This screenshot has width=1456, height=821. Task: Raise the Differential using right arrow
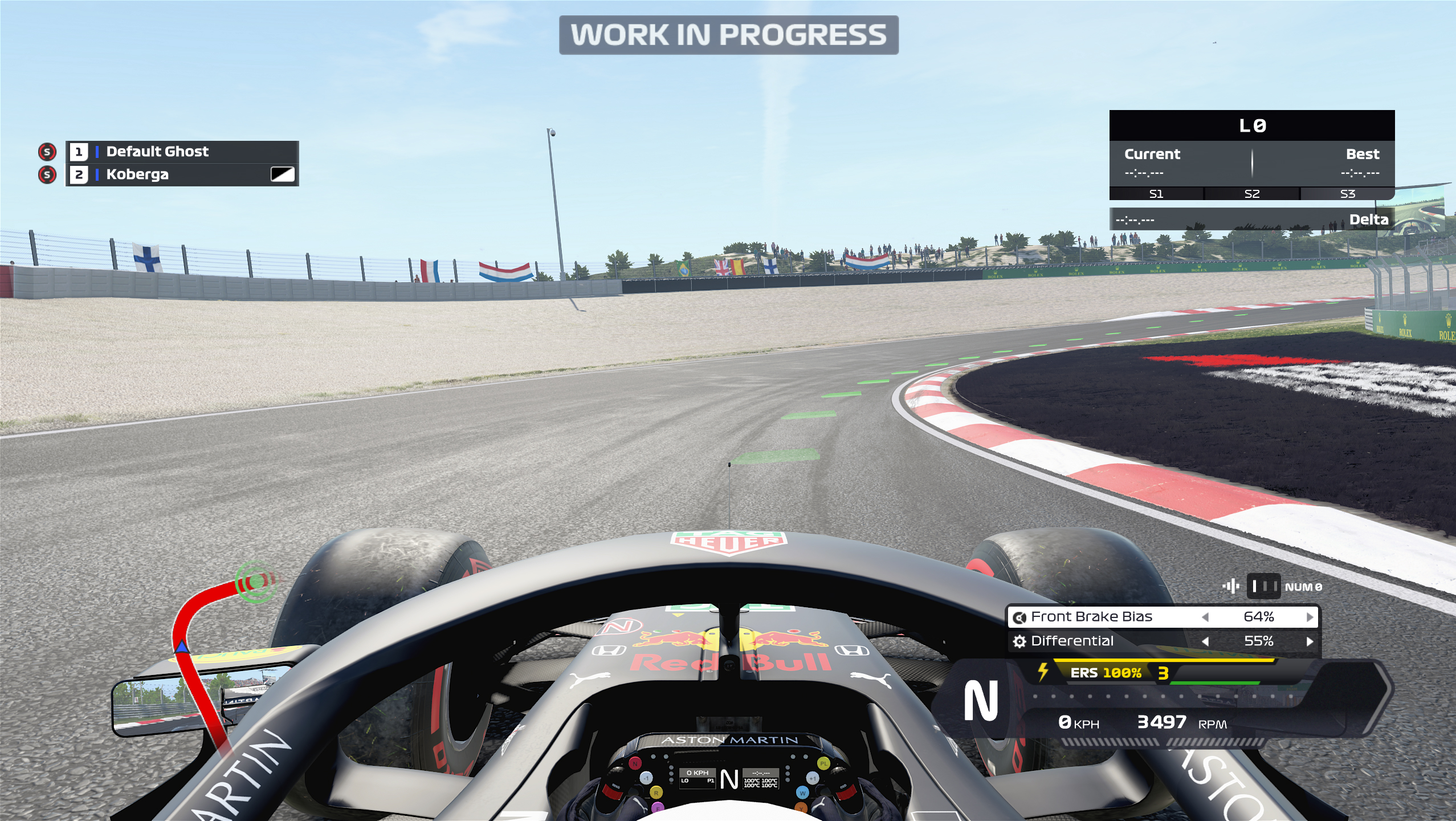tap(1310, 641)
